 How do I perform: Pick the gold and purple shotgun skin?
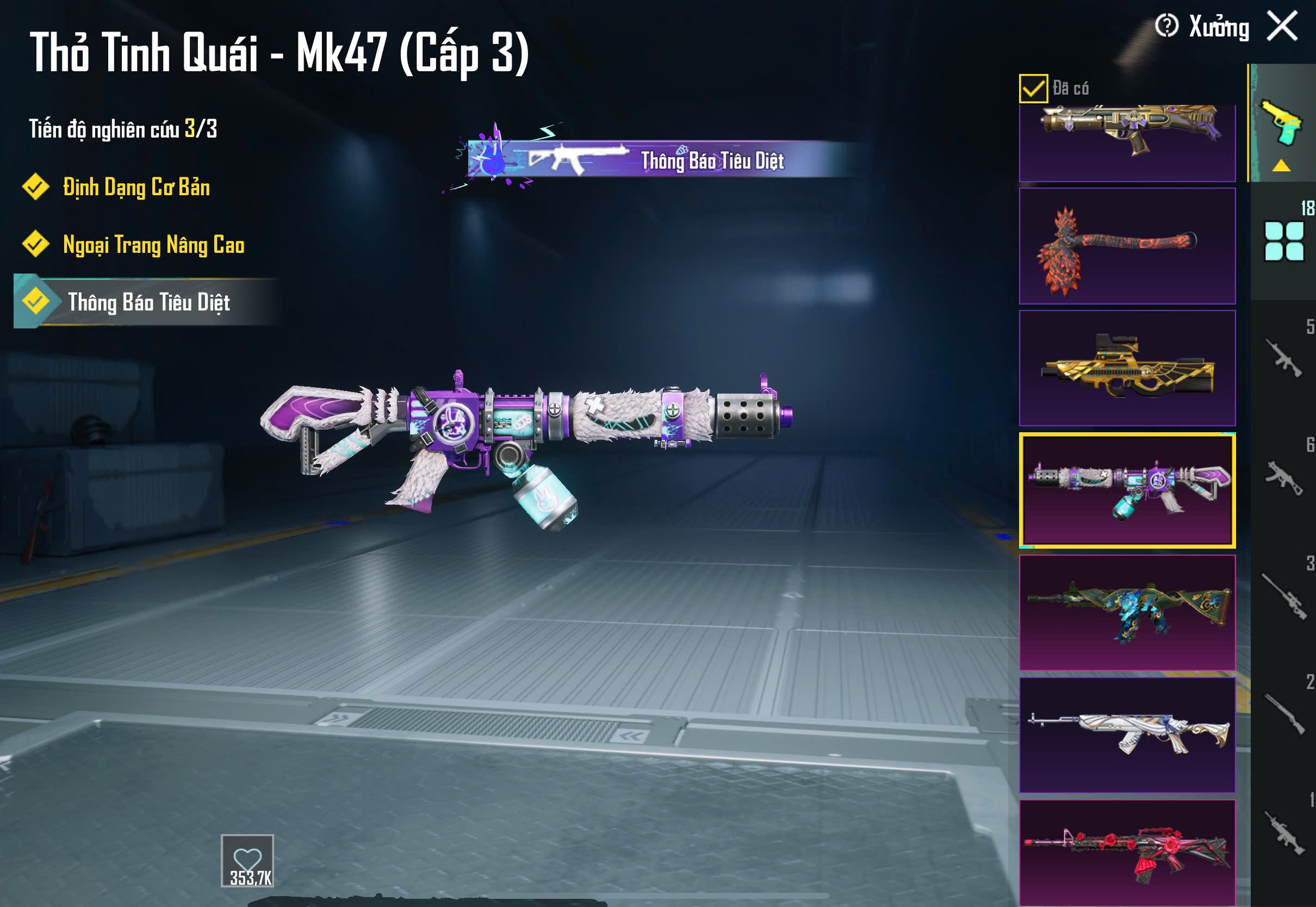click(x=1127, y=142)
